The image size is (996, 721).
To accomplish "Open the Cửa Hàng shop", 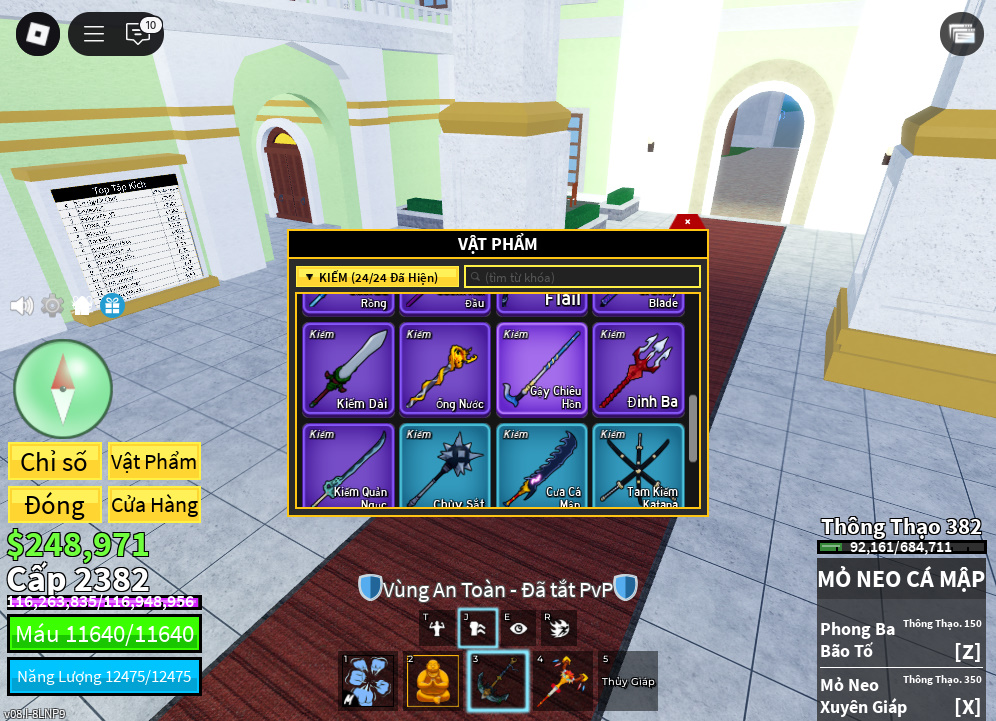I will 154,505.
